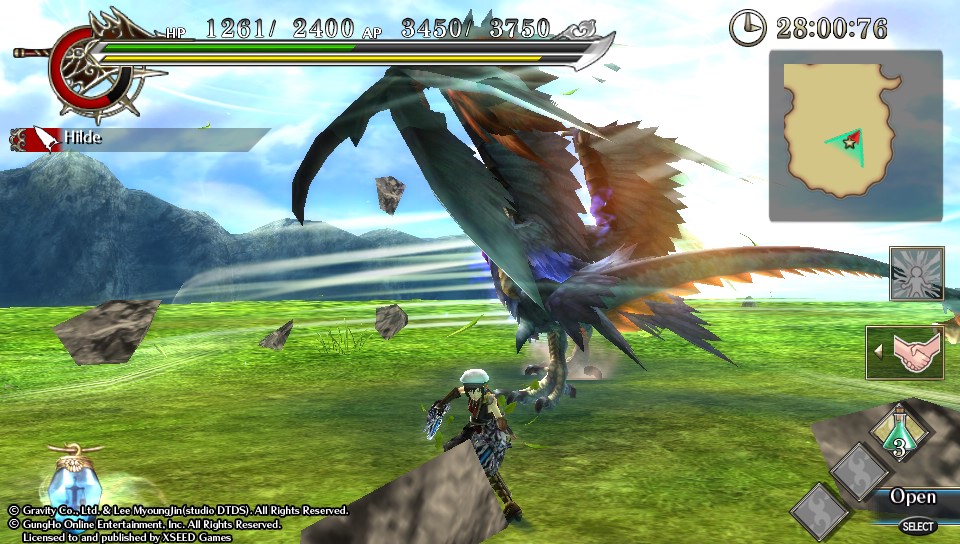Viewport: 960px width, 544px height.
Task: Tap the minimap in the corner
Action: (x=855, y=136)
